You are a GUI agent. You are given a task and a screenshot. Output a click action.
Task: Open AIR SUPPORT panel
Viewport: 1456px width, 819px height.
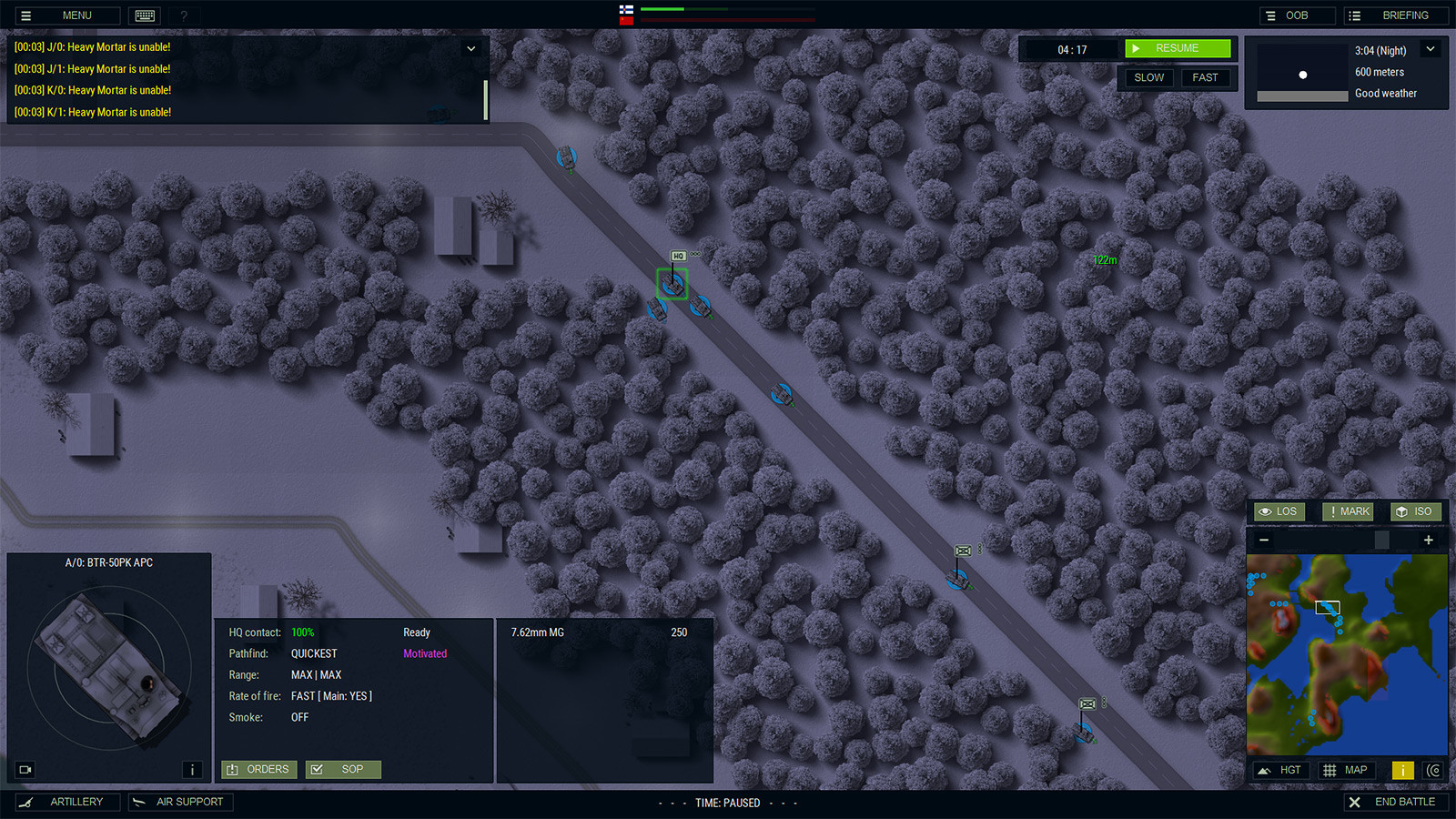tap(180, 802)
